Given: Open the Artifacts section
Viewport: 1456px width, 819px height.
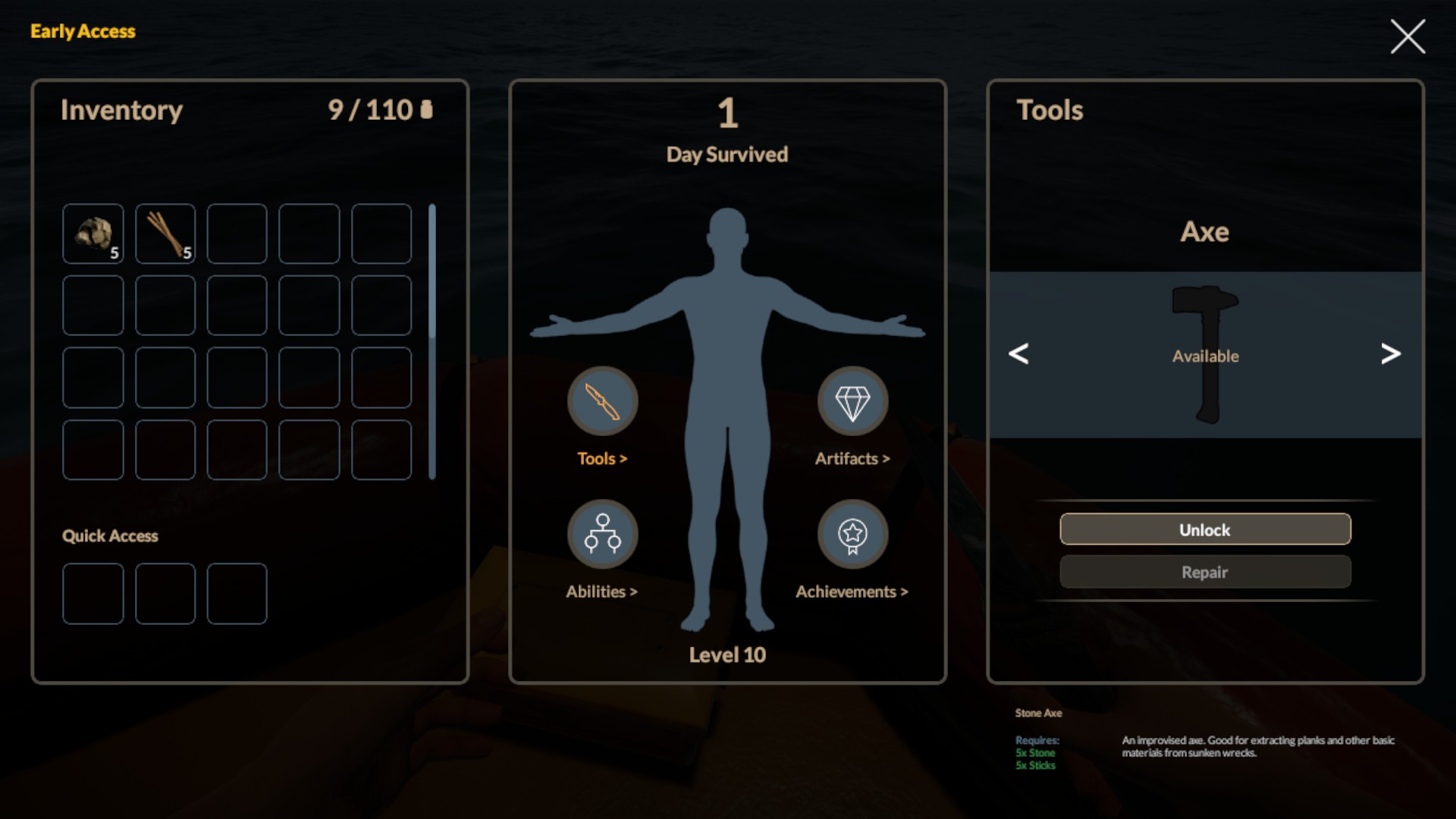Looking at the screenshot, I should click(852, 402).
